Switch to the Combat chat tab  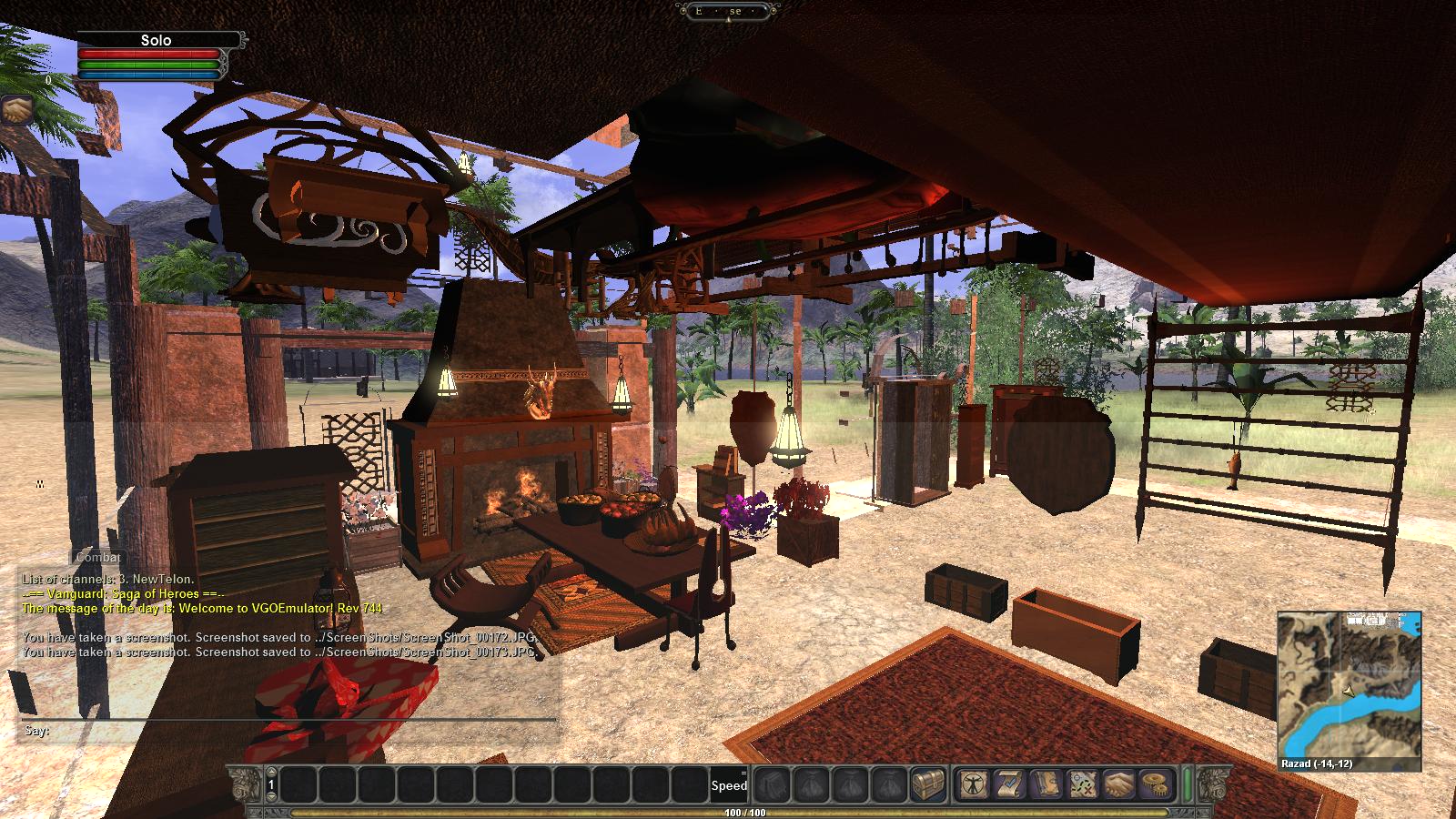click(98, 557)
